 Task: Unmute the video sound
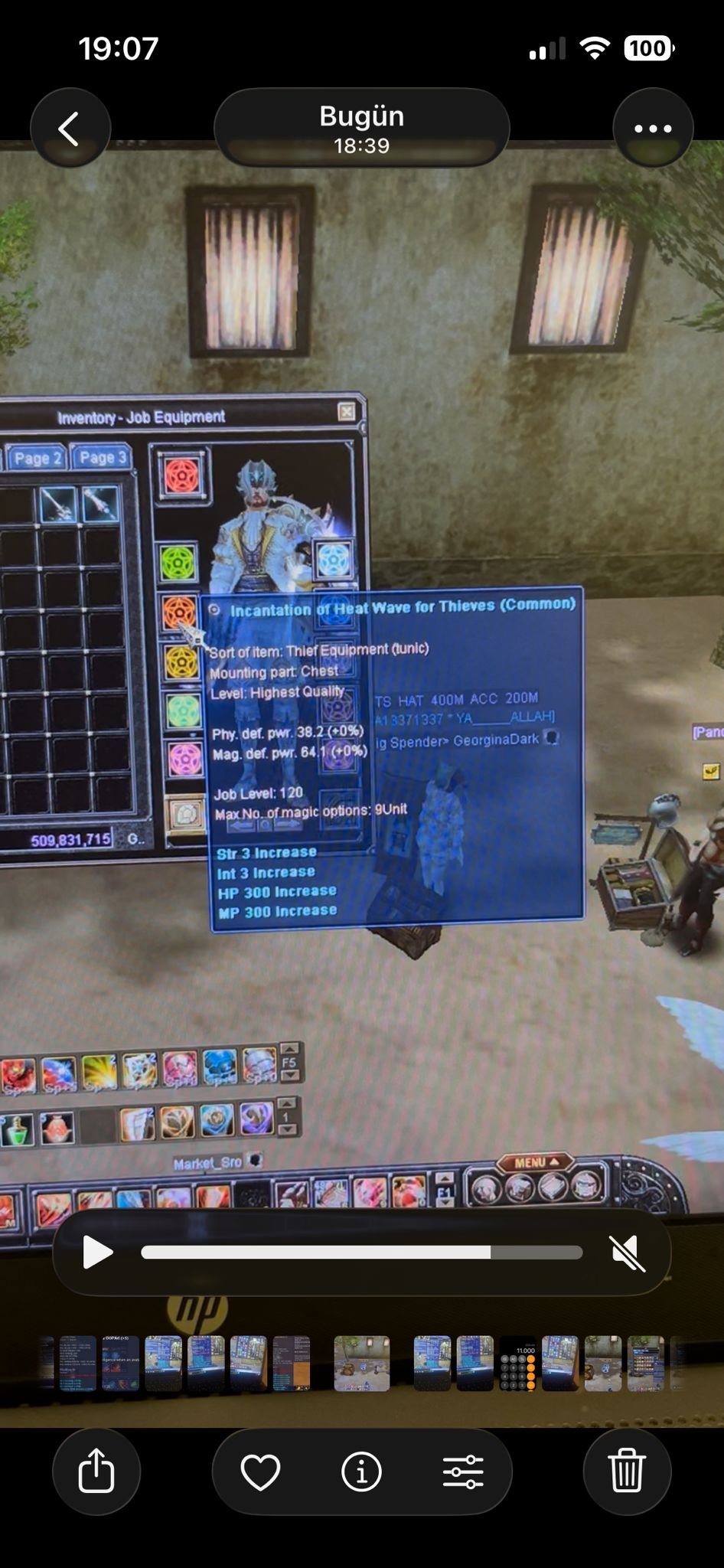(x=628, y=1253)
